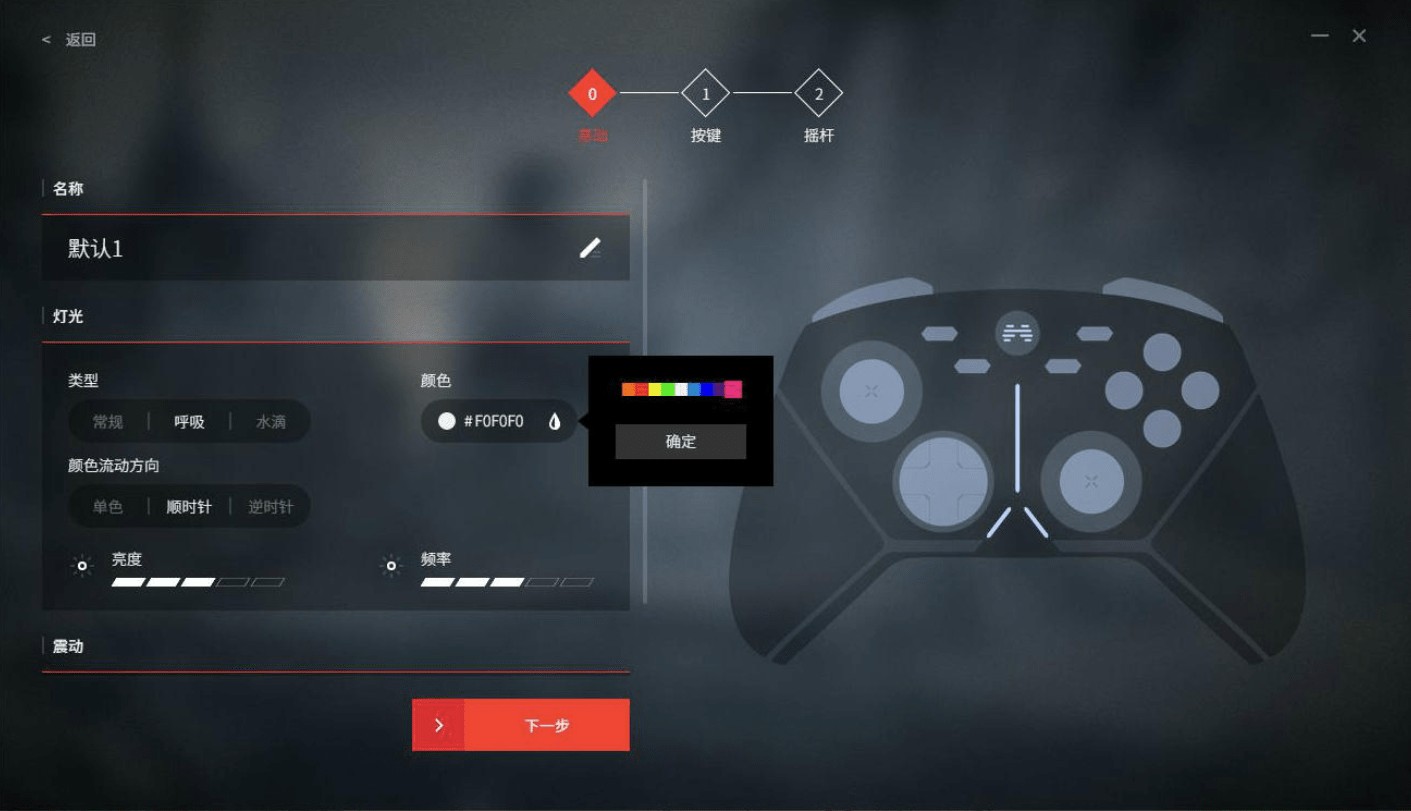1411x811 pixels.
Task: Pick the green colour swatch
Action: coord(668,390)
